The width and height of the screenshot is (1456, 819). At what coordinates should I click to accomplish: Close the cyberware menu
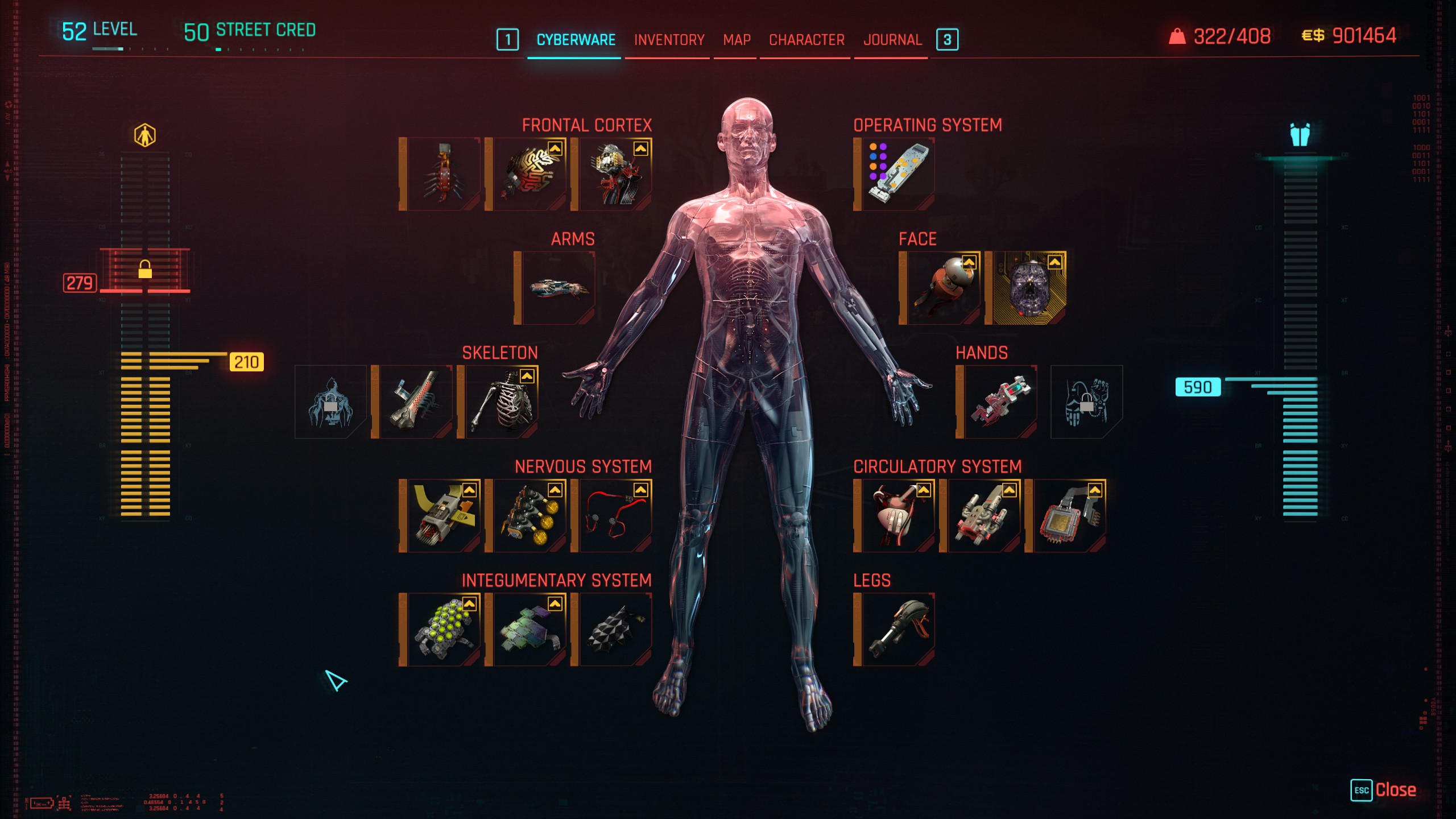tap(1383, 790)
